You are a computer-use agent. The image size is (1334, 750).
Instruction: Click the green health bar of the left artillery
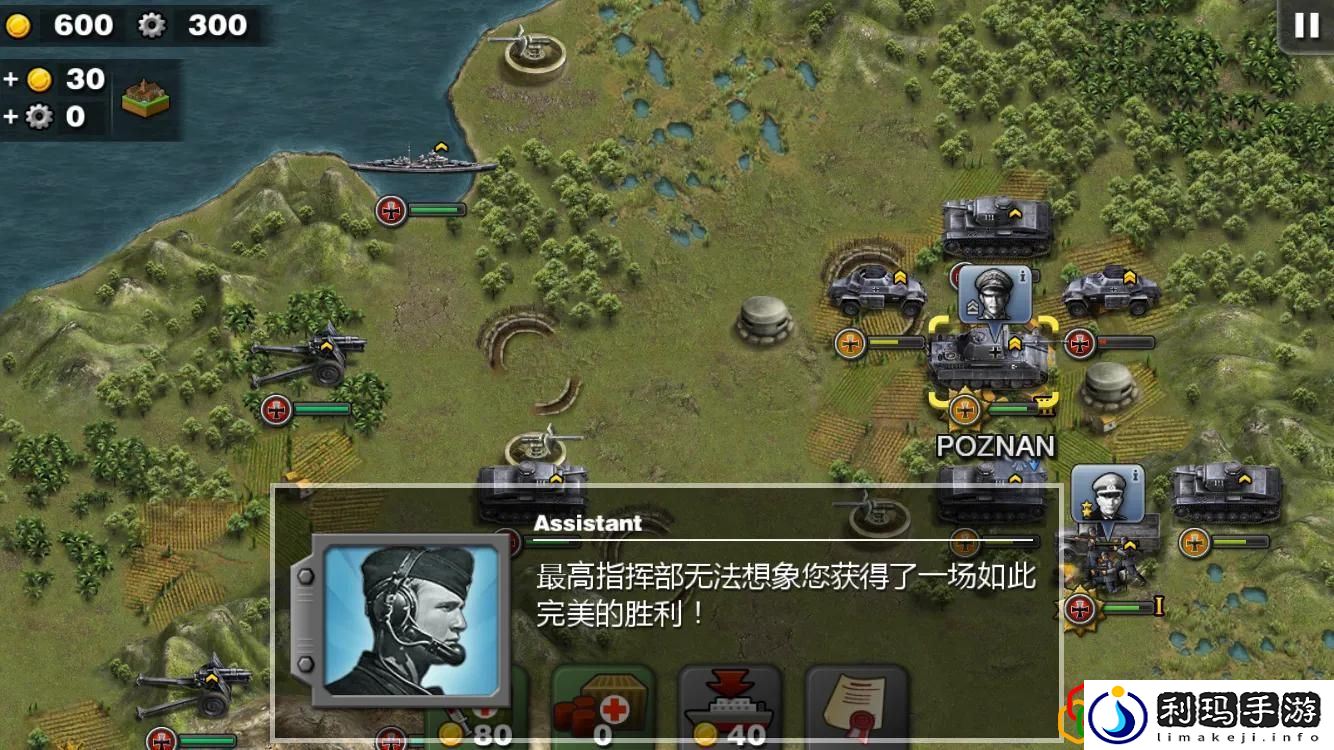pos(320,407)
